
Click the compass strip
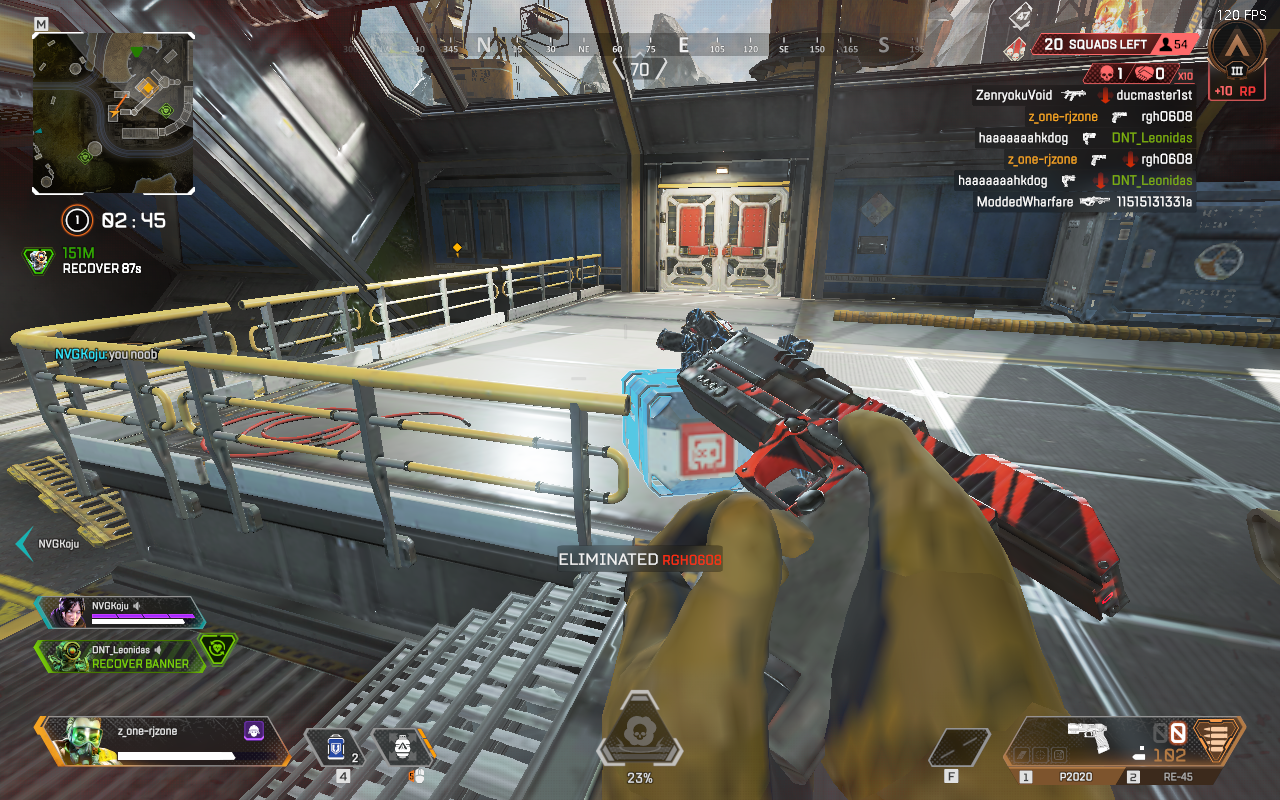[638, 46]
